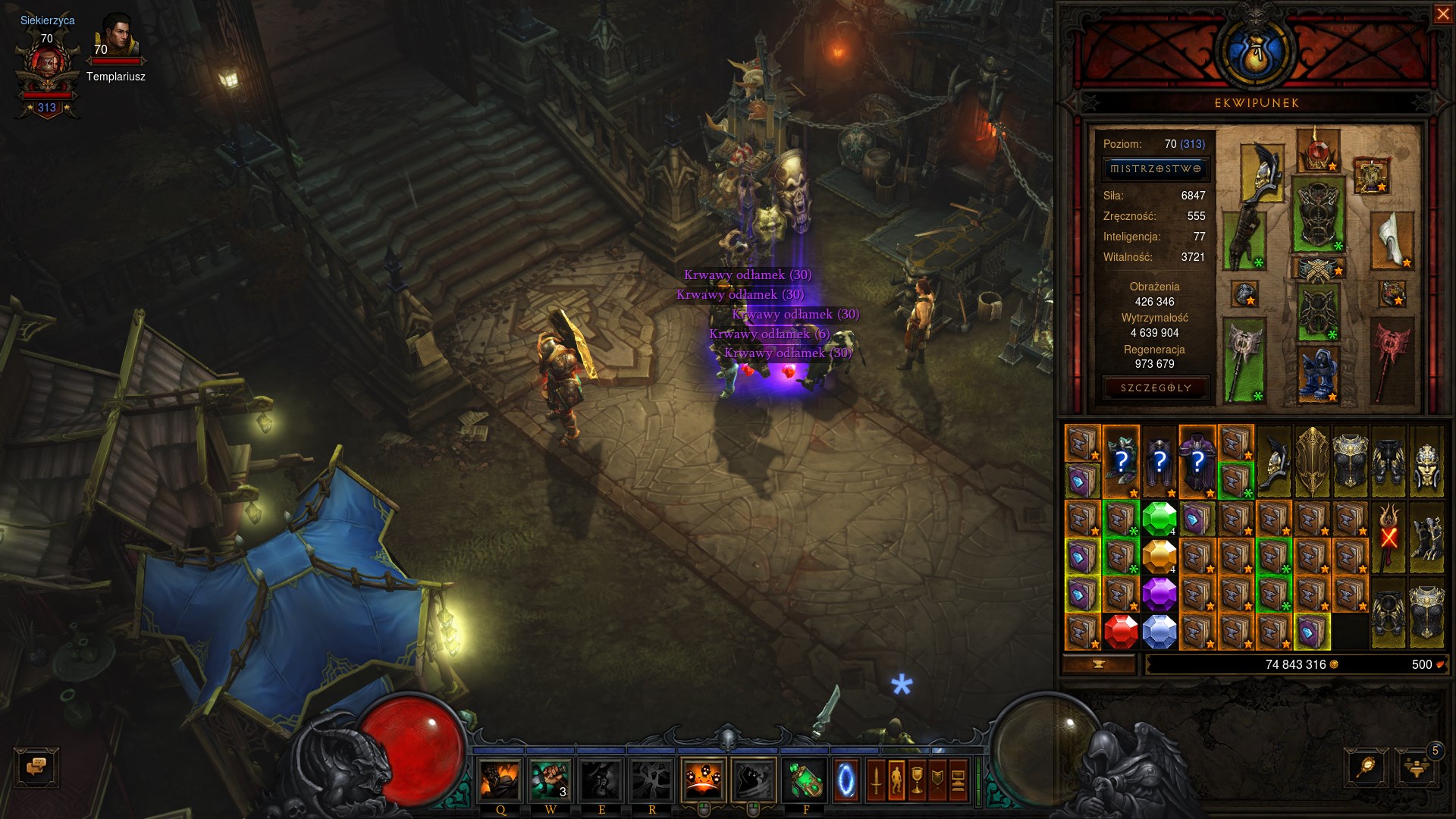The height and width of the screenshot is (819, 1456).
Task: Select the golden shield in inventory
Action: pyautogui.click(x=1312, y=461)
